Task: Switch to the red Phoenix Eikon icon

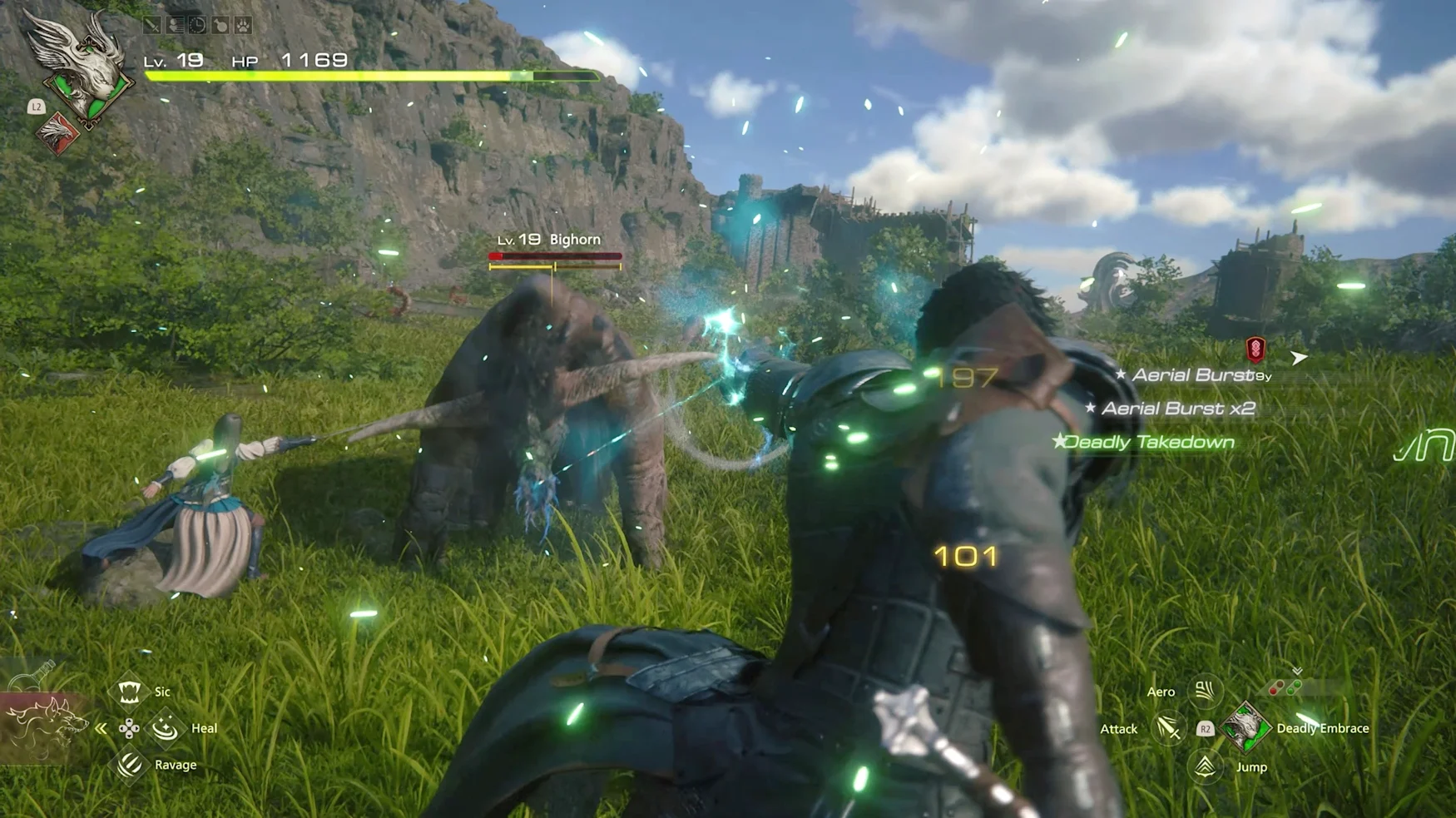Action: [58, 133]
